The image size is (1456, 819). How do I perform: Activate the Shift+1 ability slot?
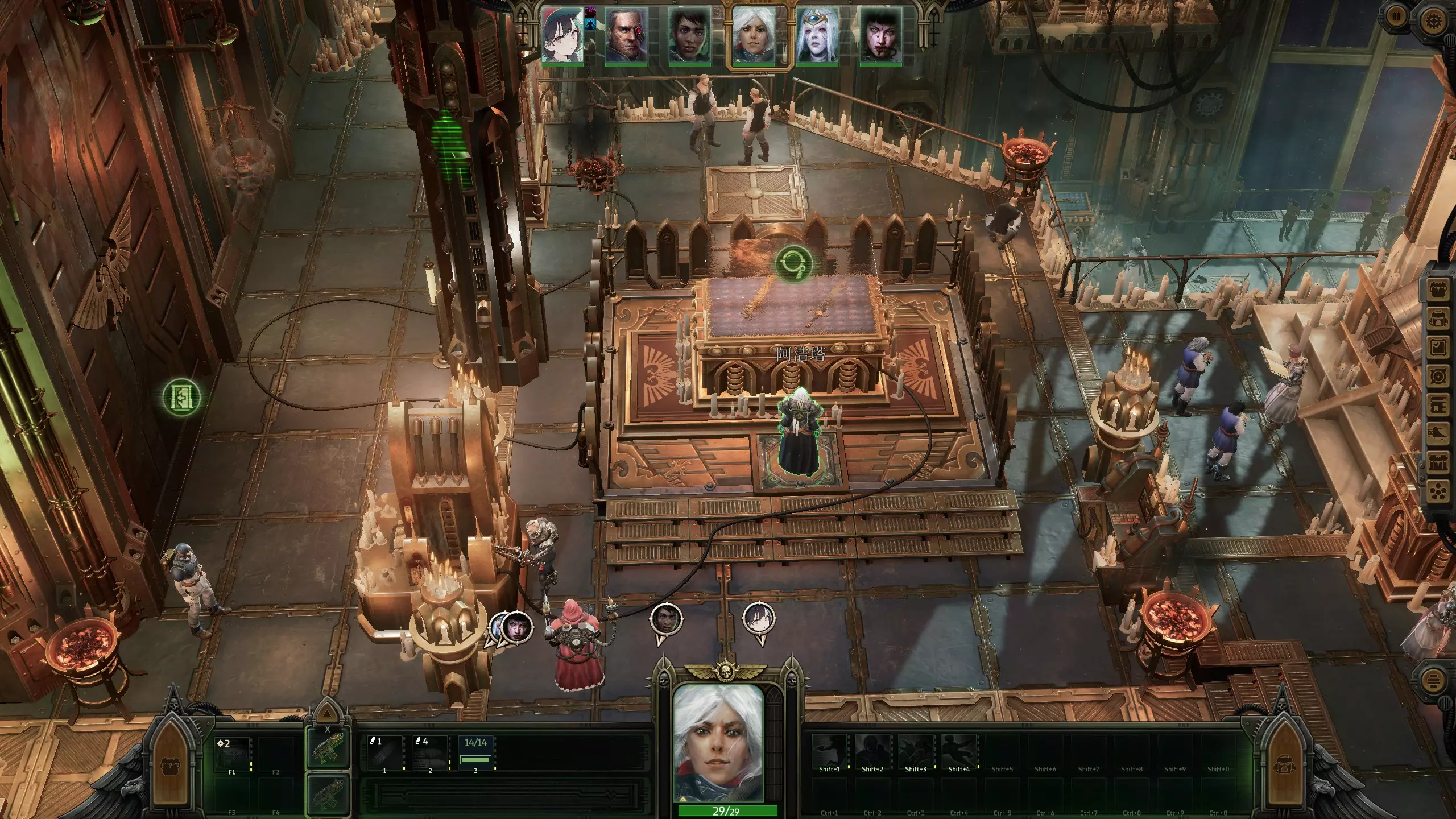829,752
